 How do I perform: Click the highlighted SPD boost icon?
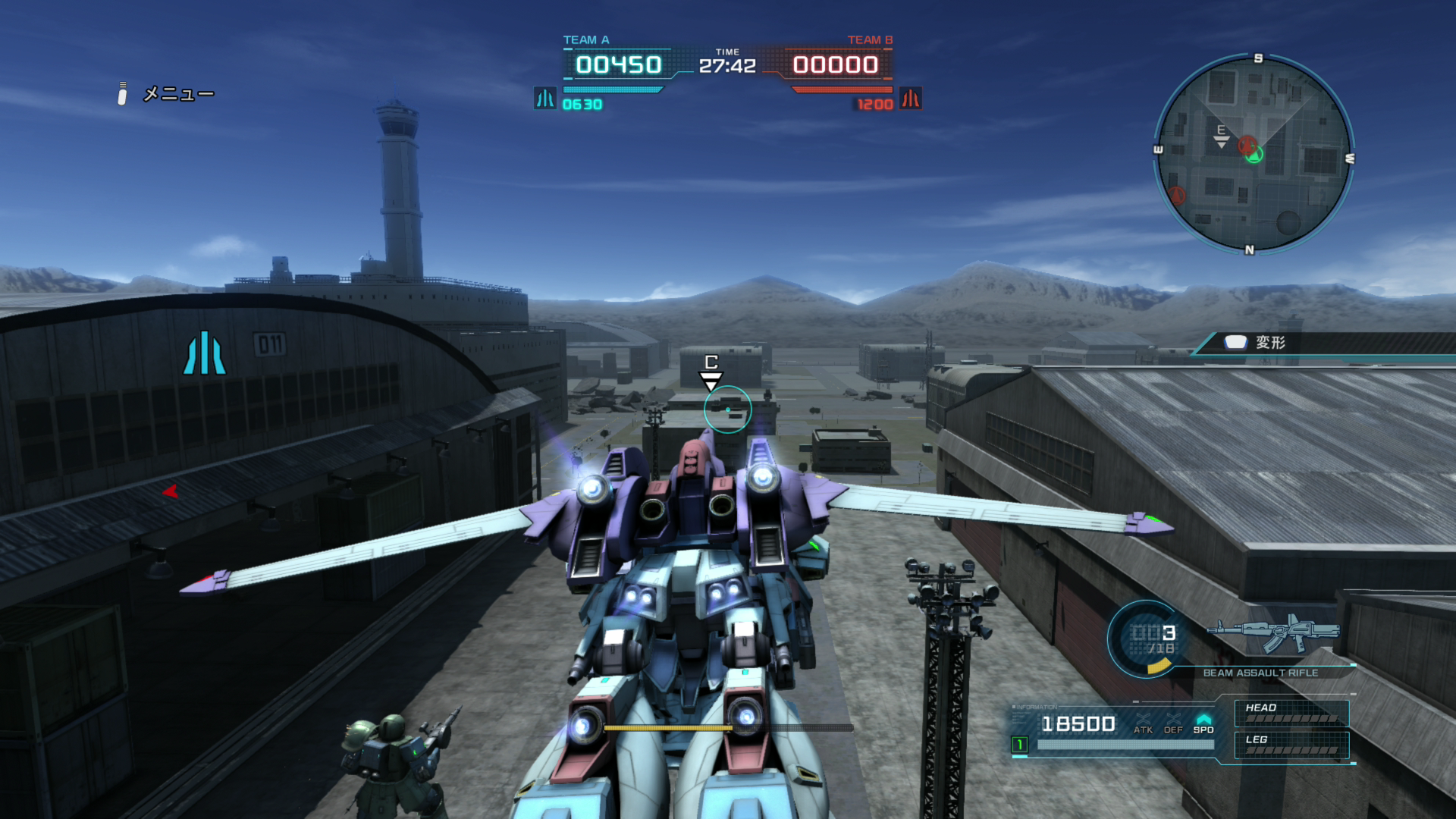click(1203, 723)
